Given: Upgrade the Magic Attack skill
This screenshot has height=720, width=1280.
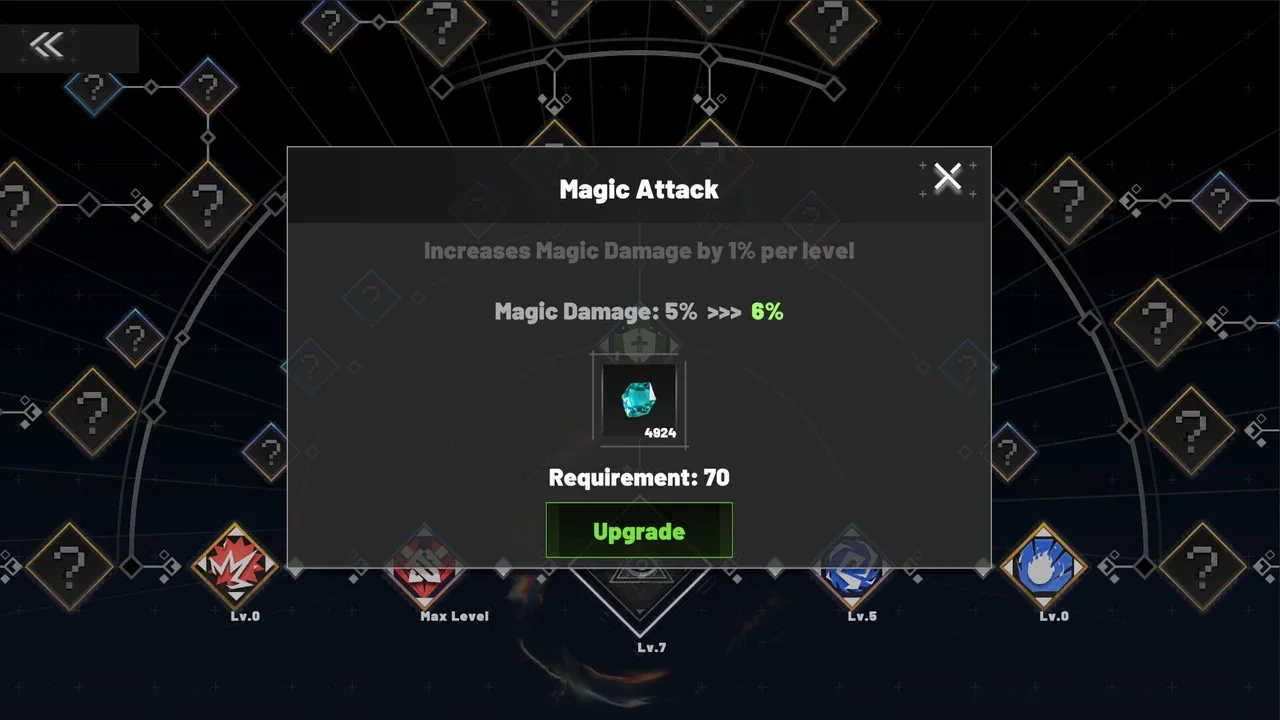Looking at the screenshot, I should (639, 530).
